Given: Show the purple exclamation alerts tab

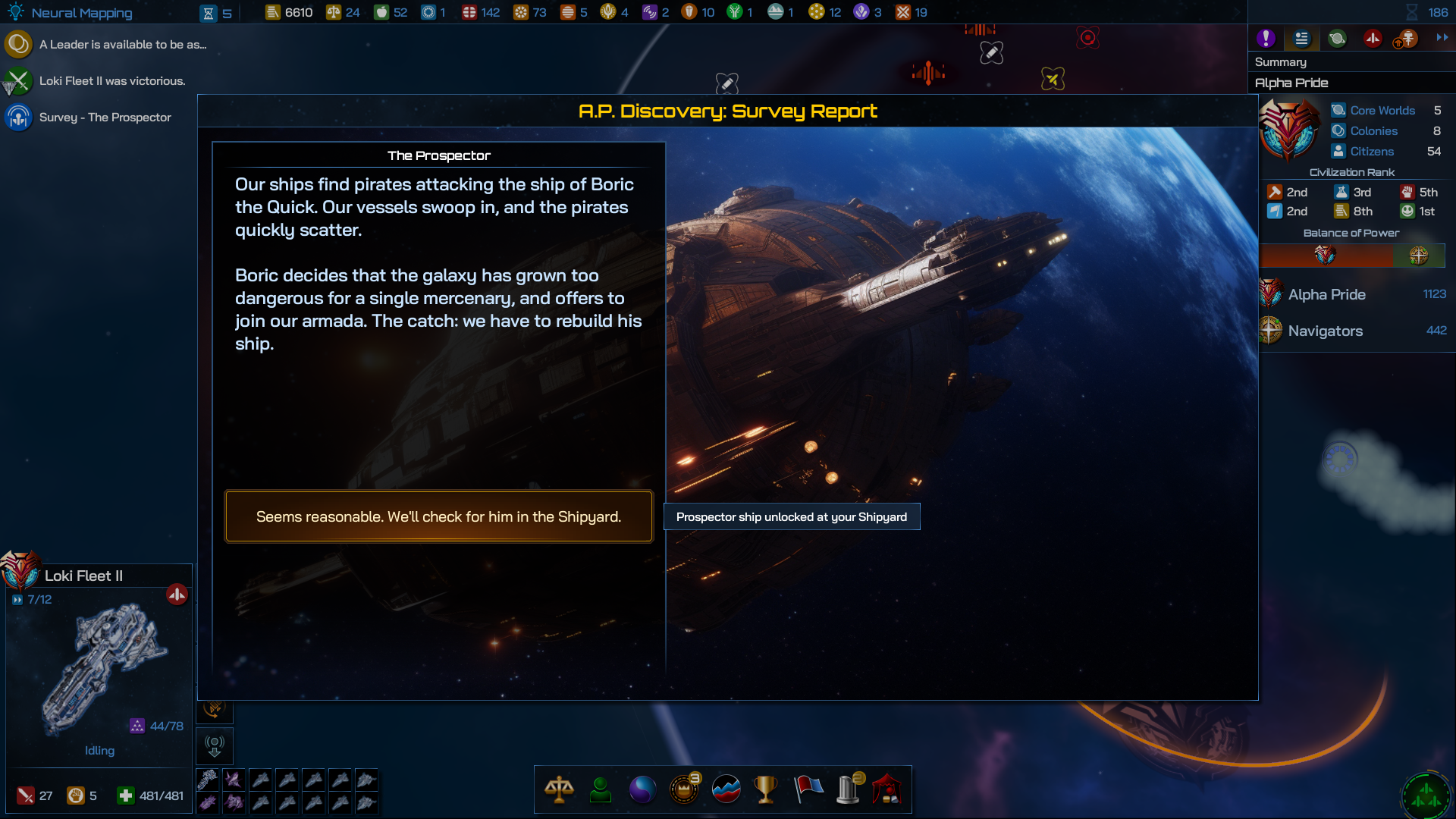Looking at the screenshot, I should point(1265,38).
